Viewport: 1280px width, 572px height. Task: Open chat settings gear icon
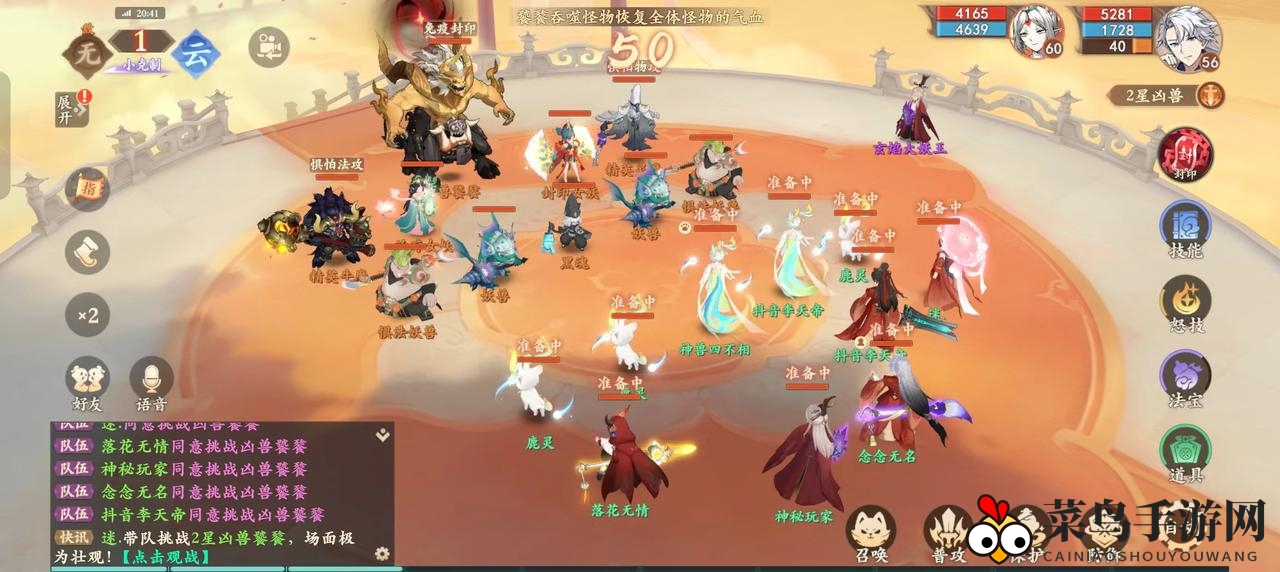381,553
